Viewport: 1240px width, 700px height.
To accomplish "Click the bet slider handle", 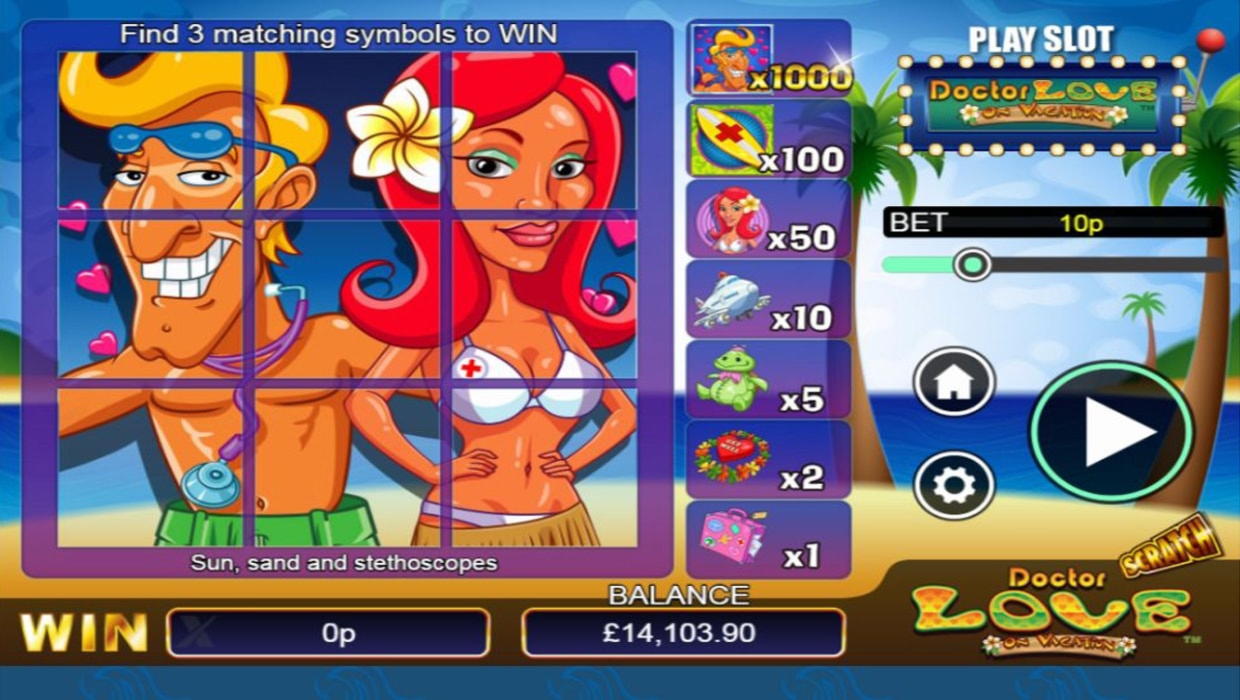I will coord(971,264).
